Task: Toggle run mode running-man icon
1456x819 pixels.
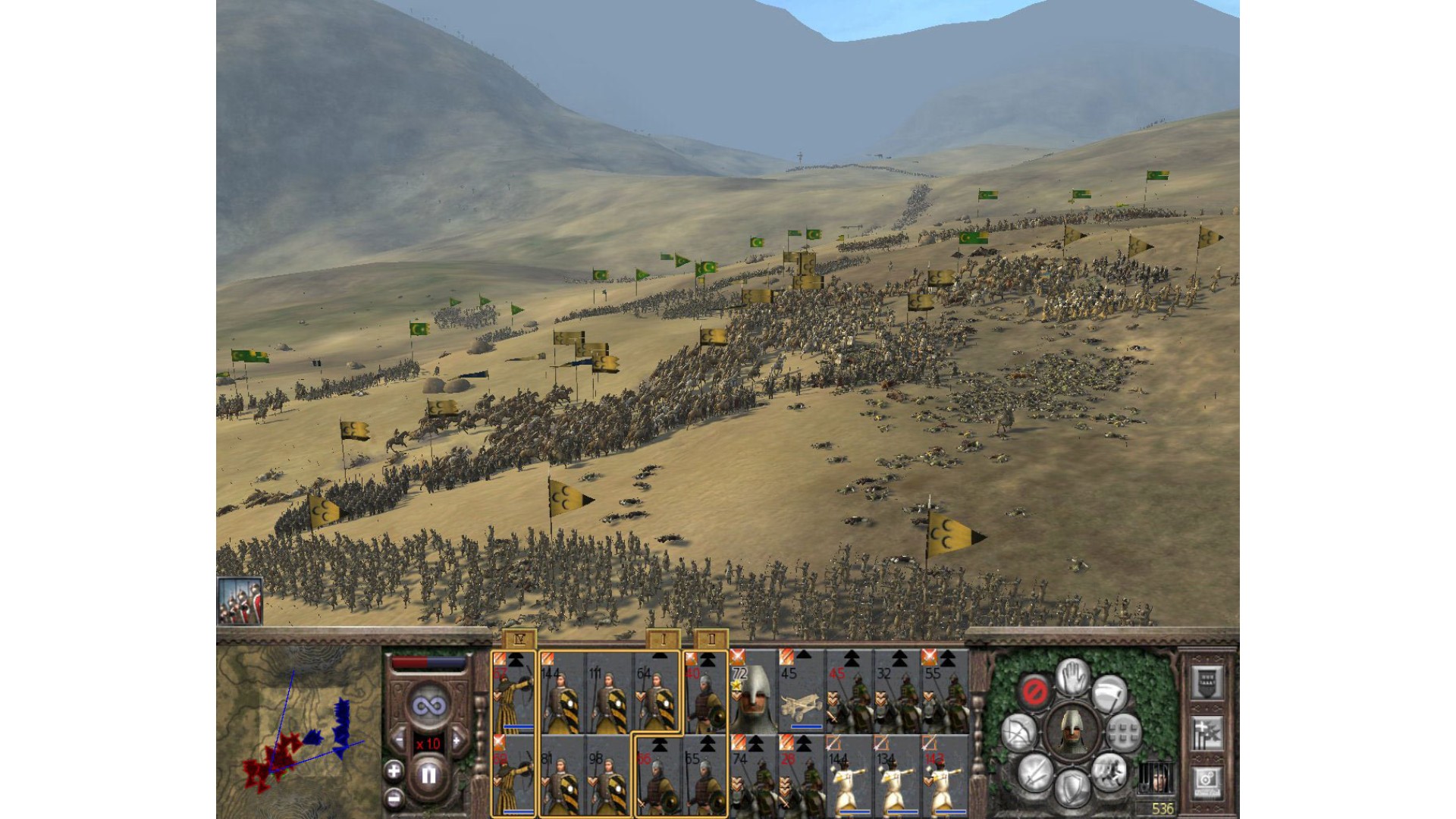Action: click(1109, 772)
